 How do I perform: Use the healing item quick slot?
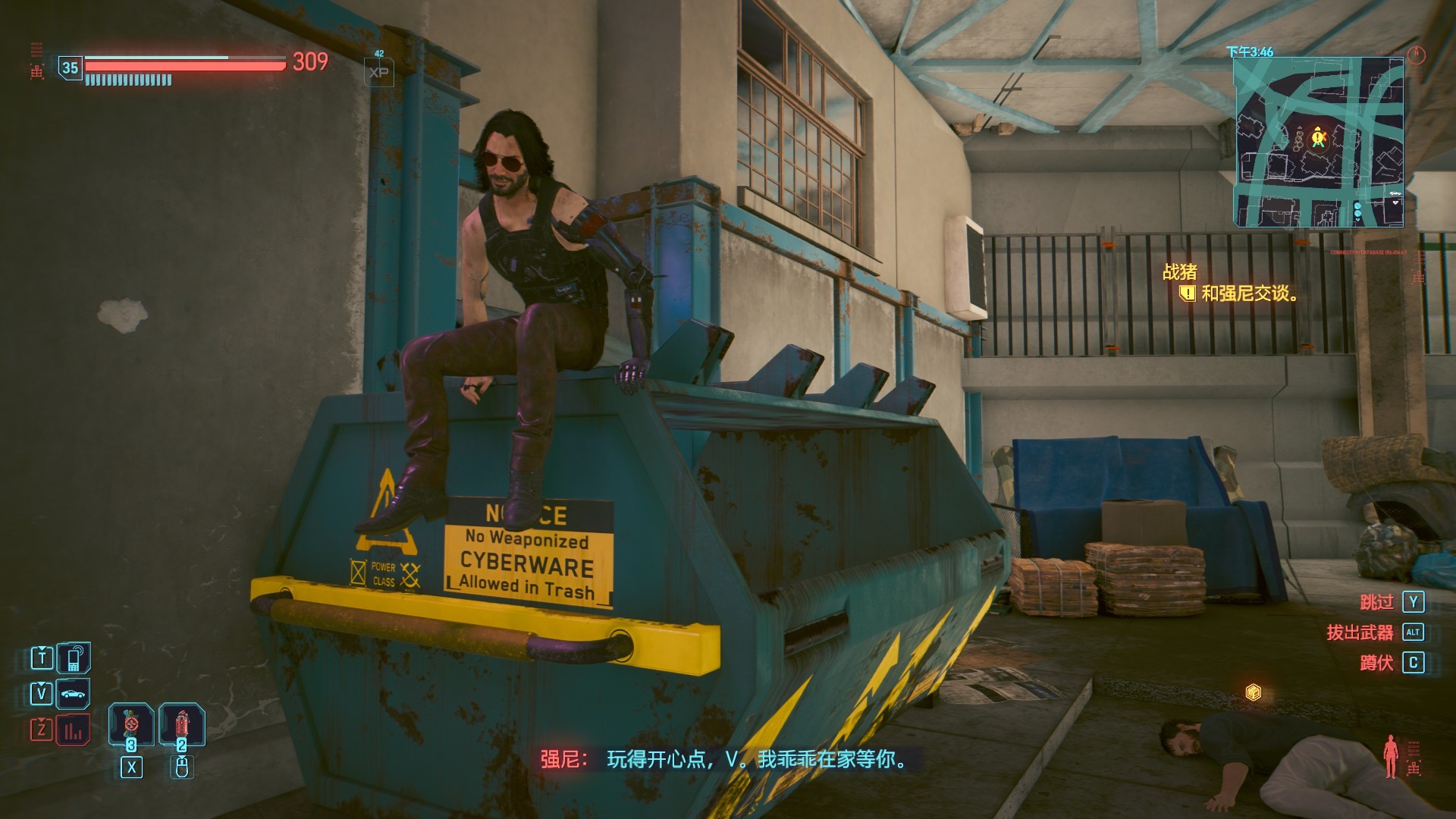coord(131,724)
